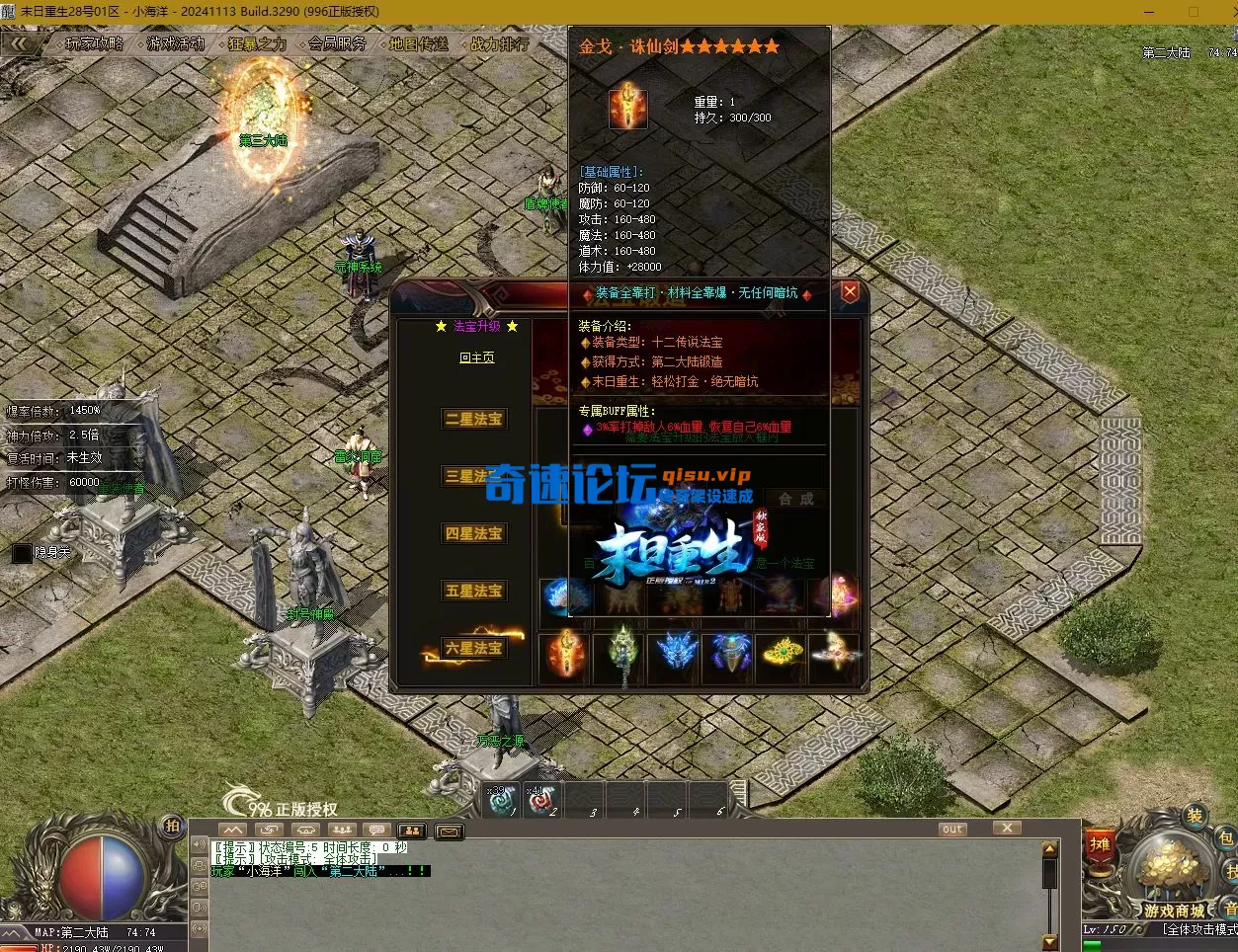The height and width of the screenshot is (952, 1238).
Task: Open the 游戏活动 events menu
Action: [176, 43]
